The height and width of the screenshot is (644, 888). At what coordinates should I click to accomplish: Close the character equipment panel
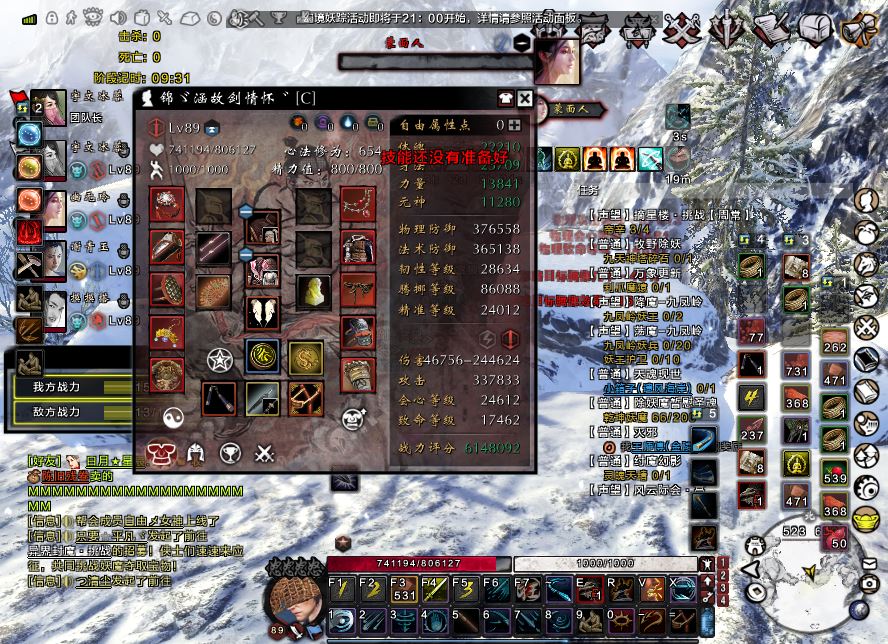pos(526,98)
